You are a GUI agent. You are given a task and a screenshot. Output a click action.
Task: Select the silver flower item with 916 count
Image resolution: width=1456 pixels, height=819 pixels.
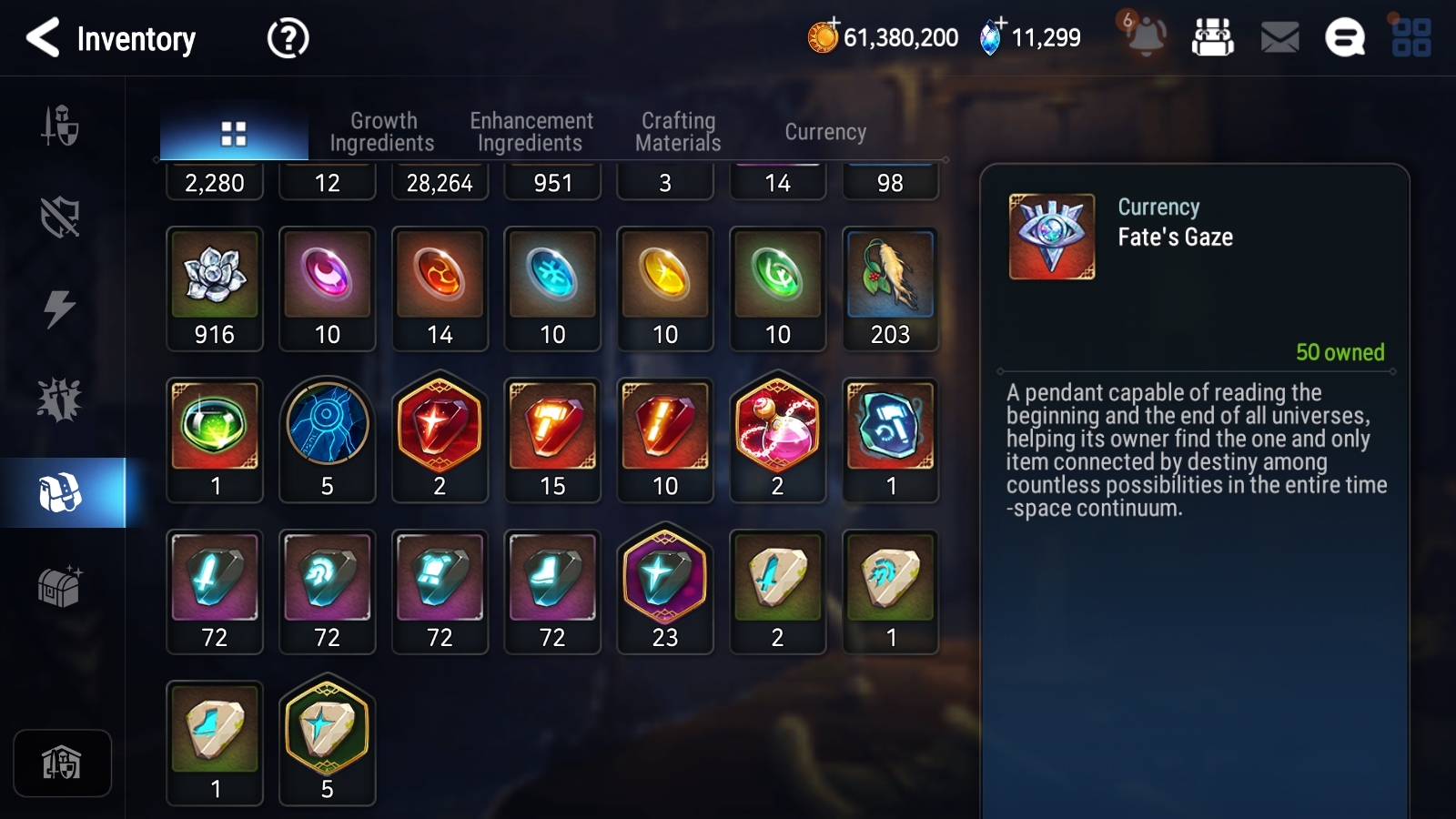[214, 278]
